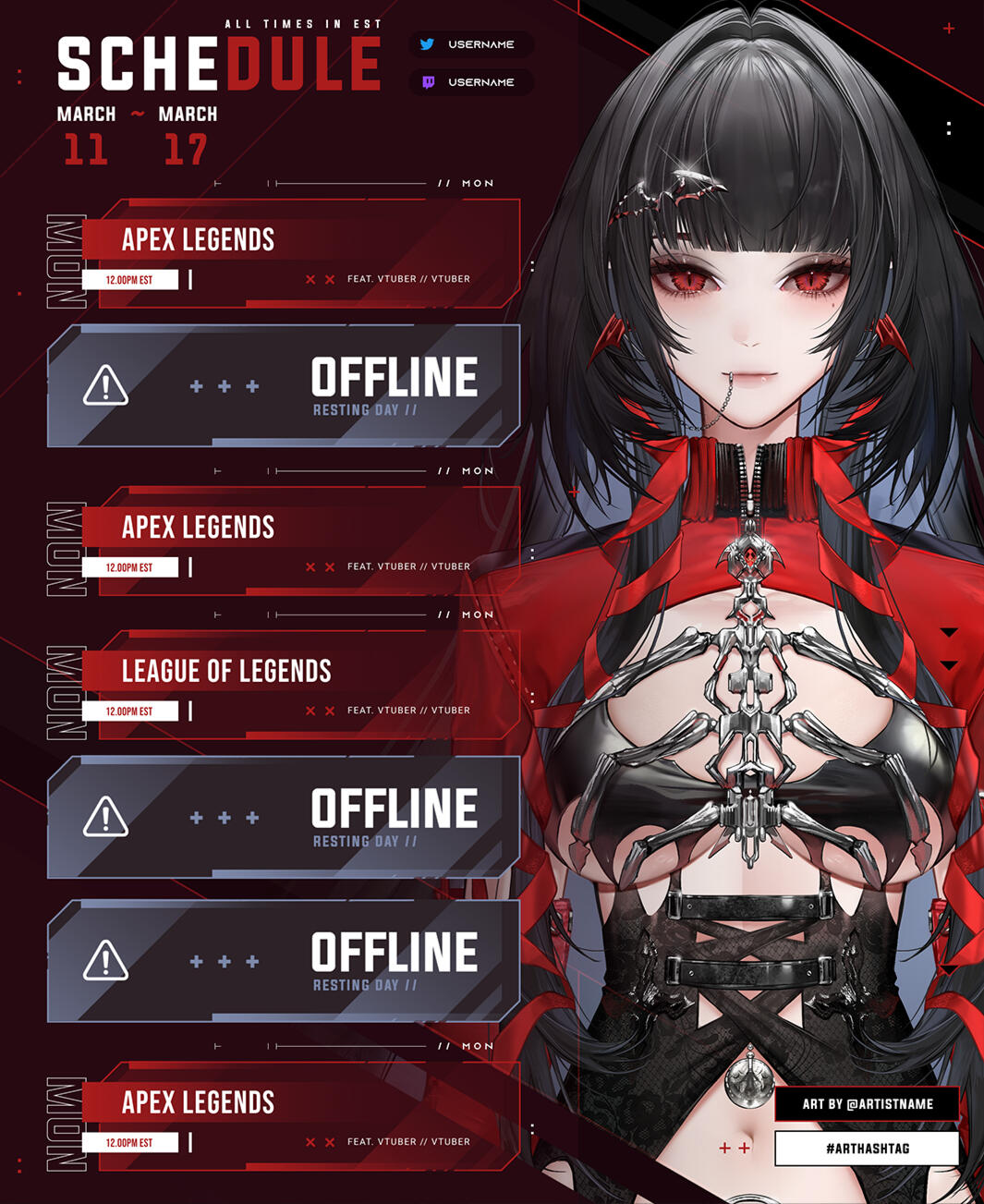This screenshot has width=984, height=1204.
Task: Open the Twitch username badge
Action: point(471,82)
